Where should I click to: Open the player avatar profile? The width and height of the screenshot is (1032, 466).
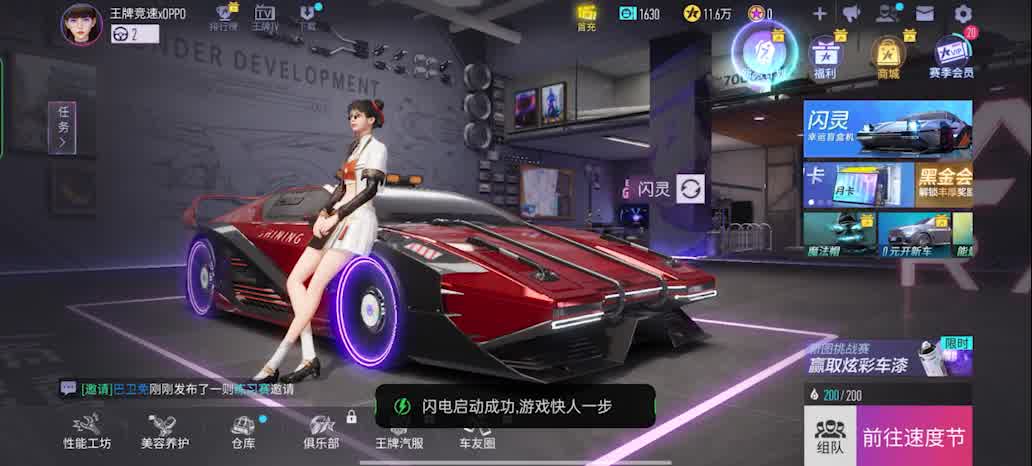[82, 23]
